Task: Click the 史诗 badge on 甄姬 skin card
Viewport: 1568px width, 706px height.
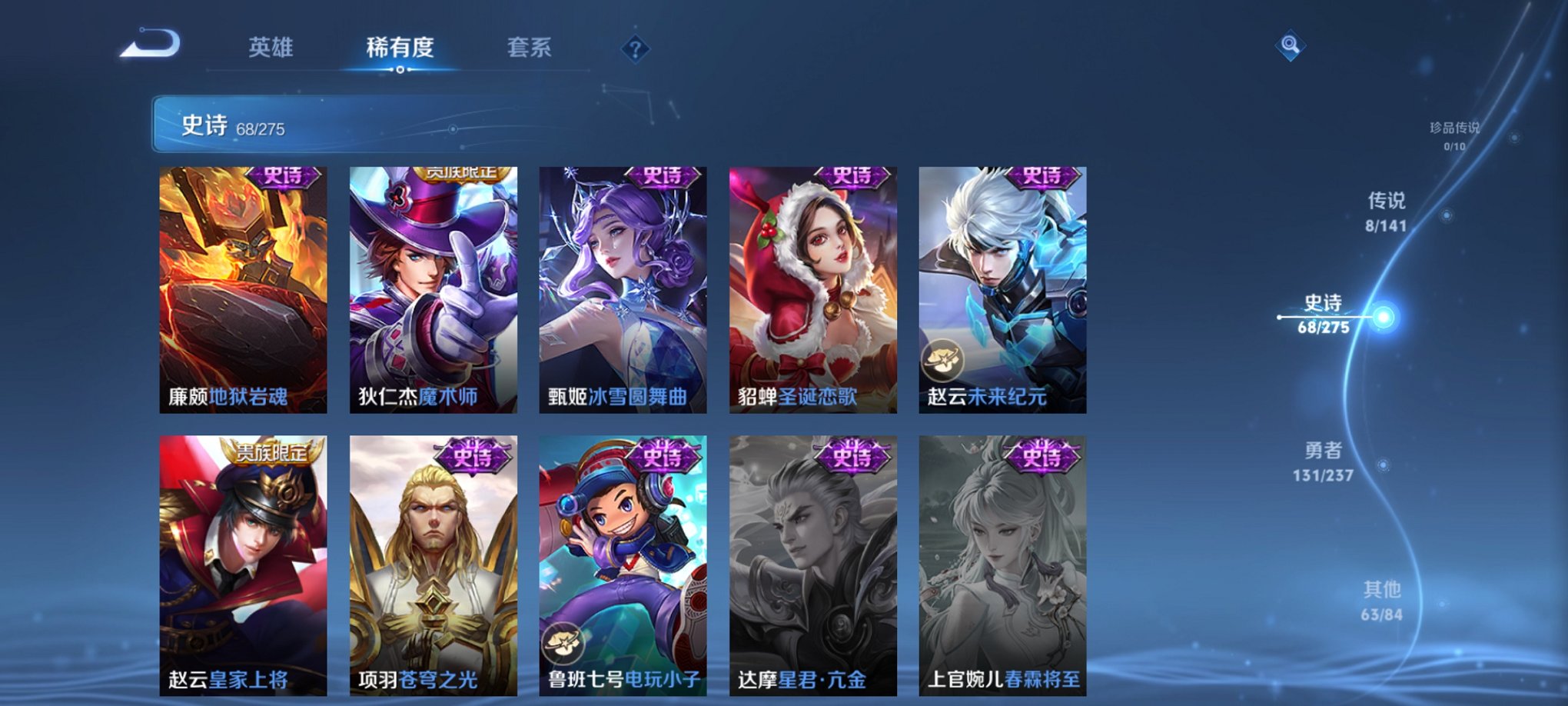Action: point(662,178)
